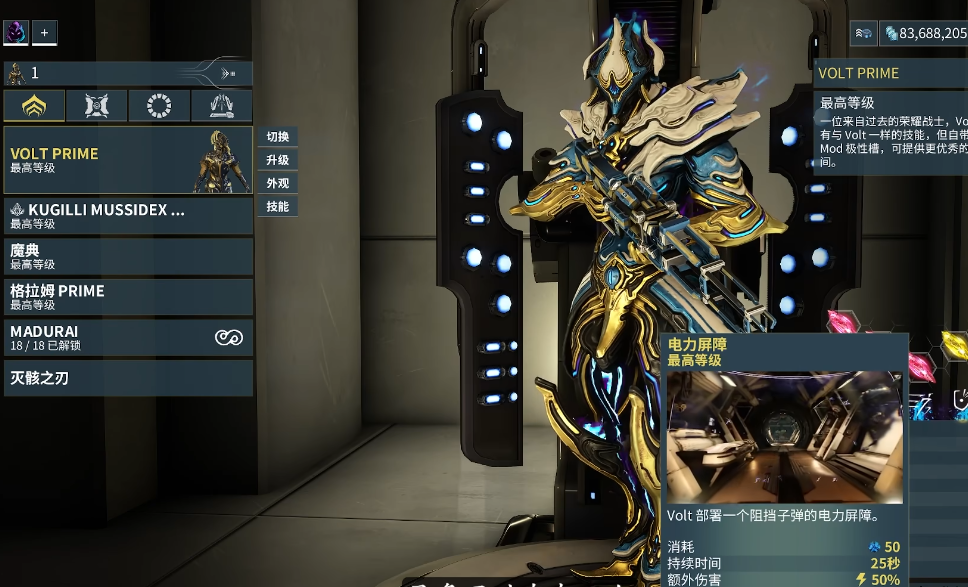Click the 切换 (switch) button
This screenshot has width=968, height=587.
coord(277,137)
